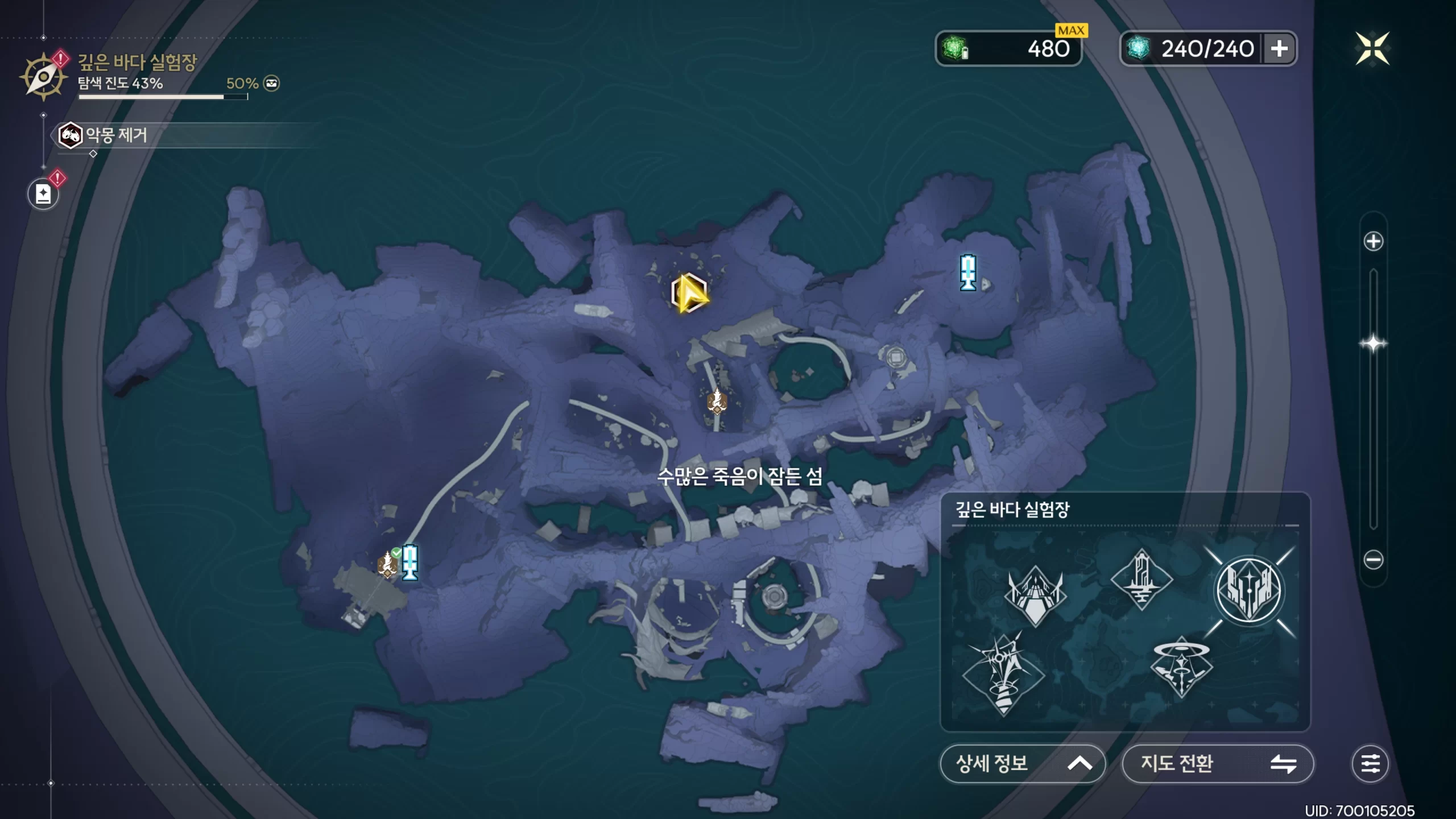Select the currently highlighted circular area icon
The width and height of the screenshot is (1456, 819).
[1249, 591]
